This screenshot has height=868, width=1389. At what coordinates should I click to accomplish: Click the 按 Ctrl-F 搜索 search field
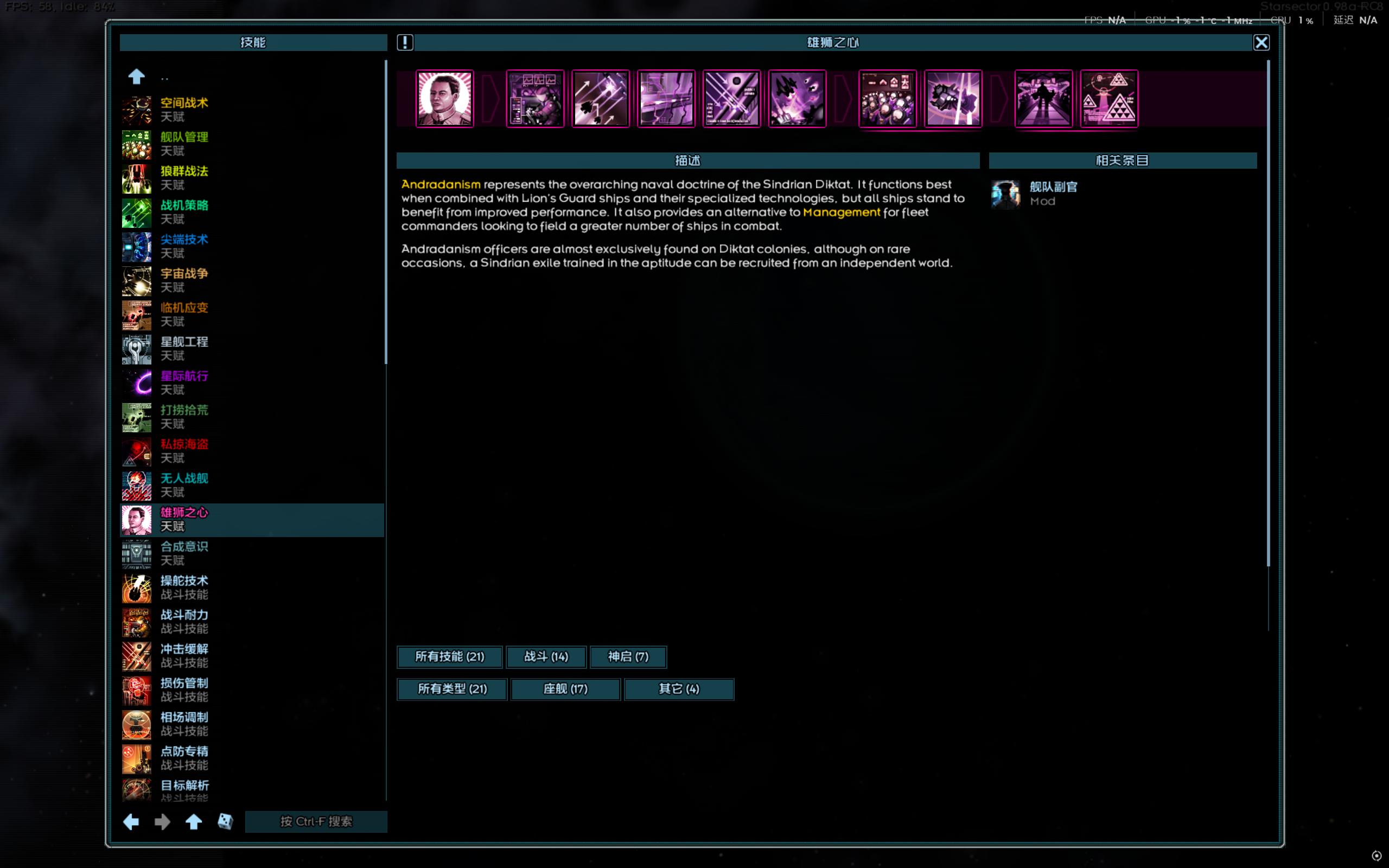(x=316, y=821)
